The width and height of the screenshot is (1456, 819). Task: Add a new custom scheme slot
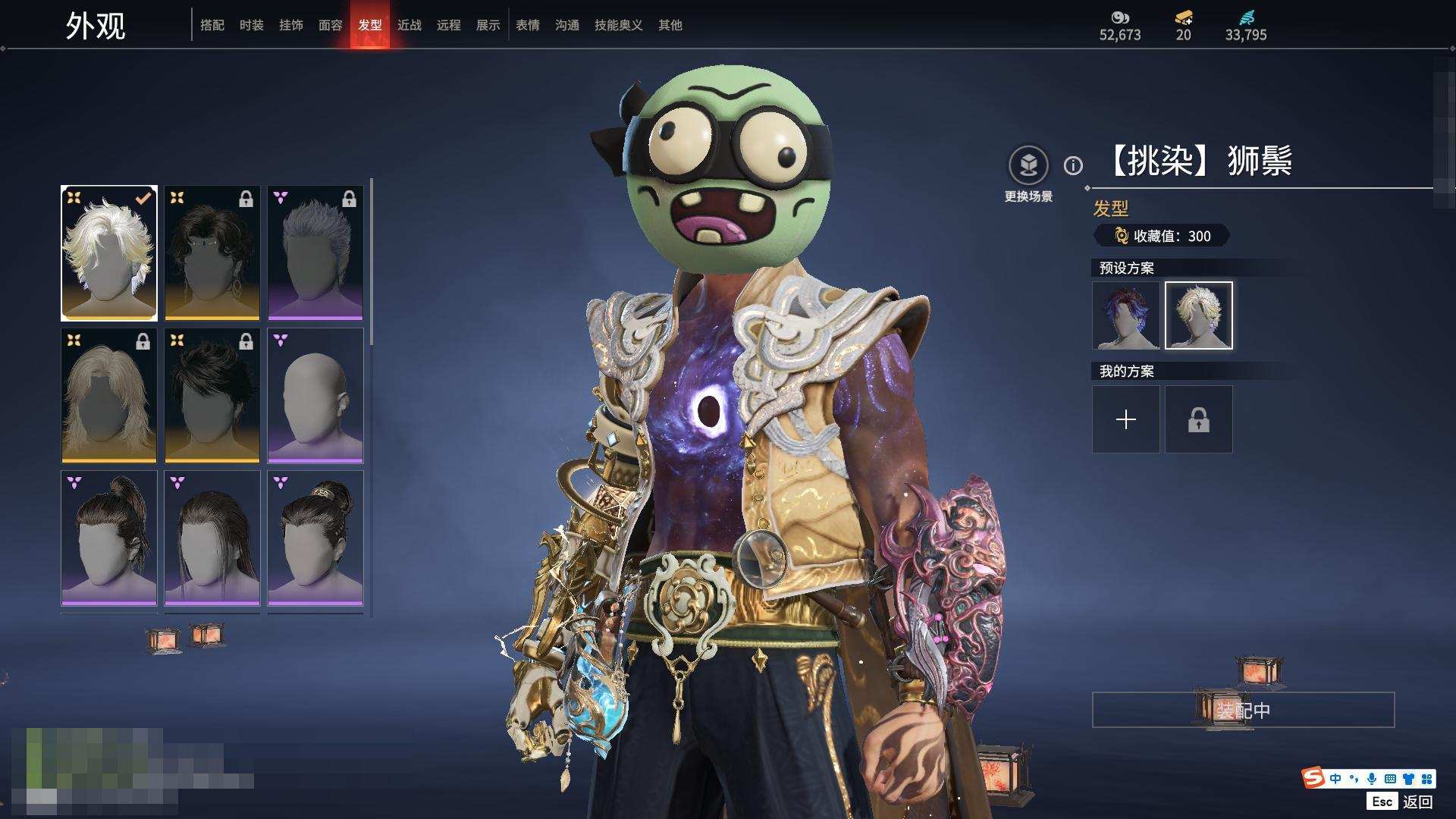click(1126, 419)
